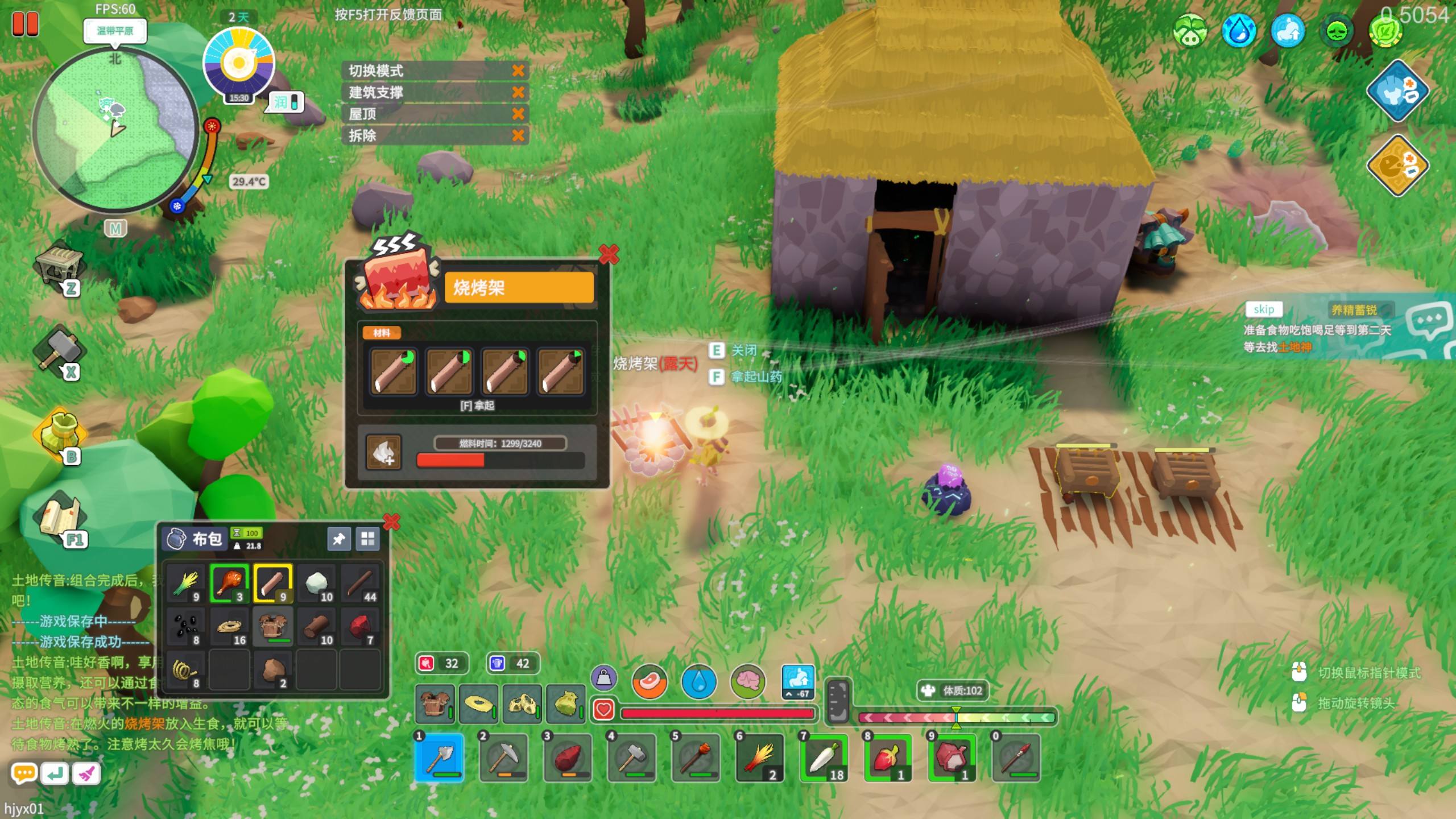Add fuel to the grill

[383, 453]
